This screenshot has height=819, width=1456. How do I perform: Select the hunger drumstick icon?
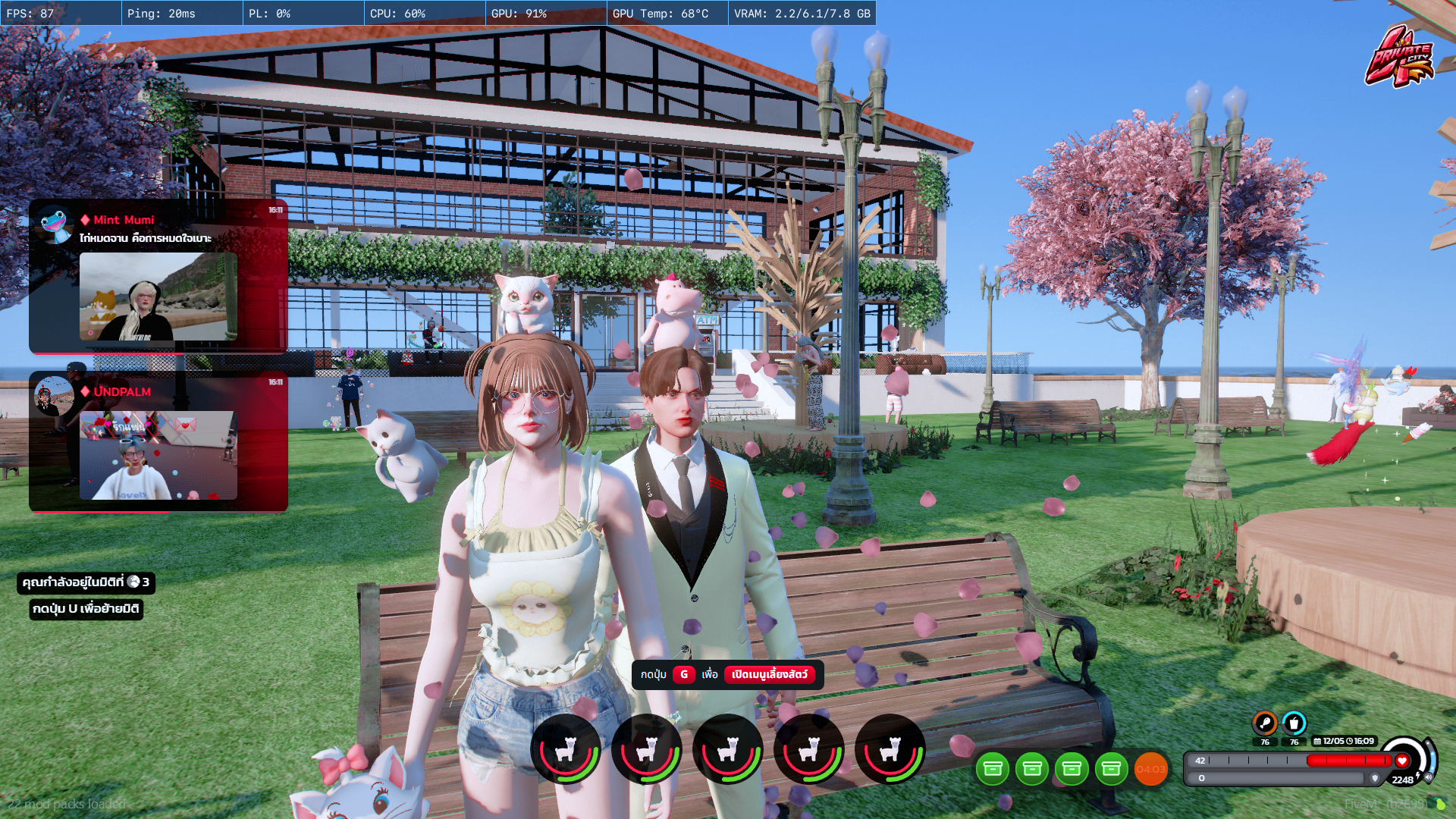click(x=1264, y=723)
